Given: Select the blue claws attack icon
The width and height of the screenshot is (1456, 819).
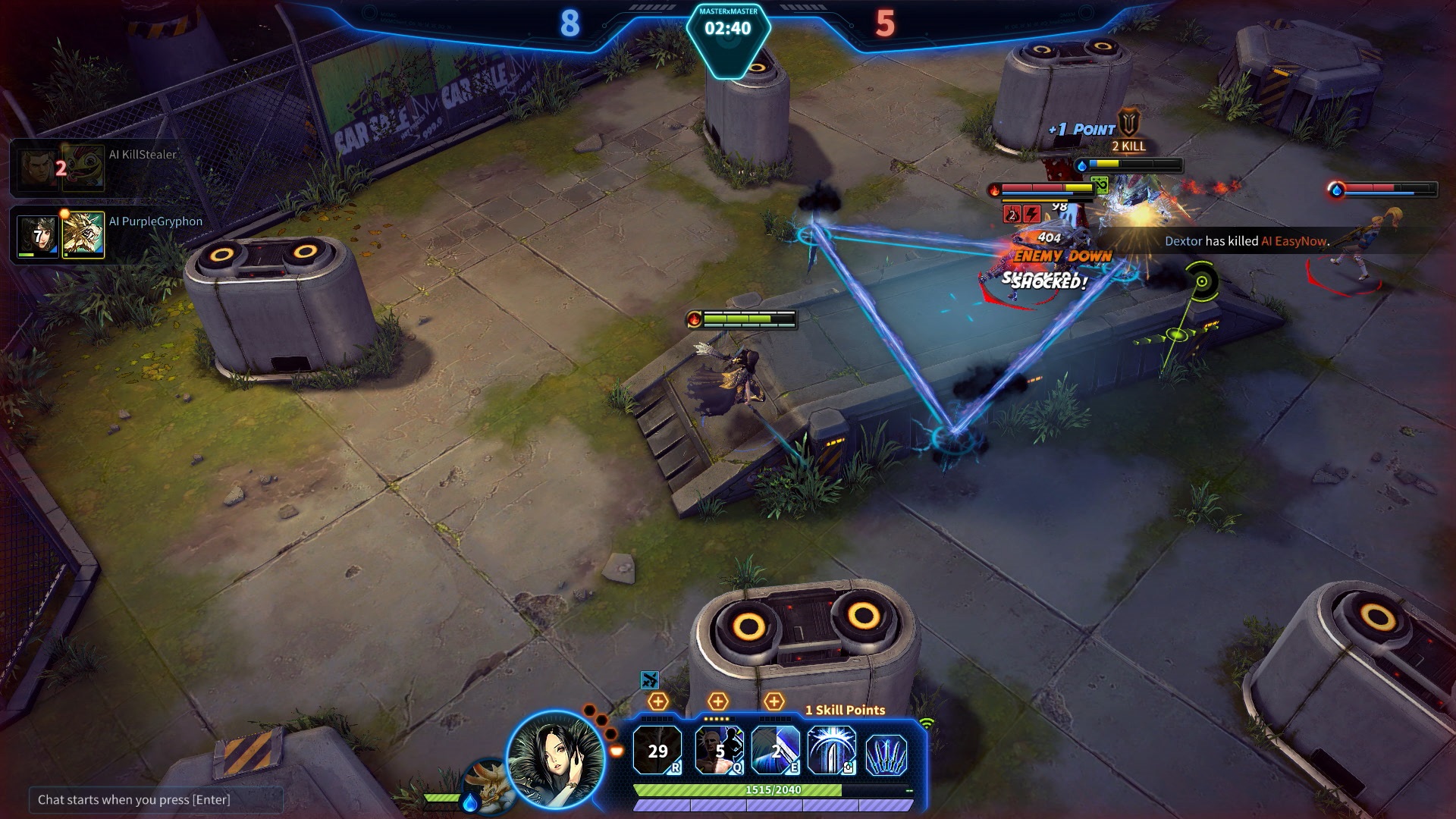Looking at the screenshot, I should click(x=886, y=754).
